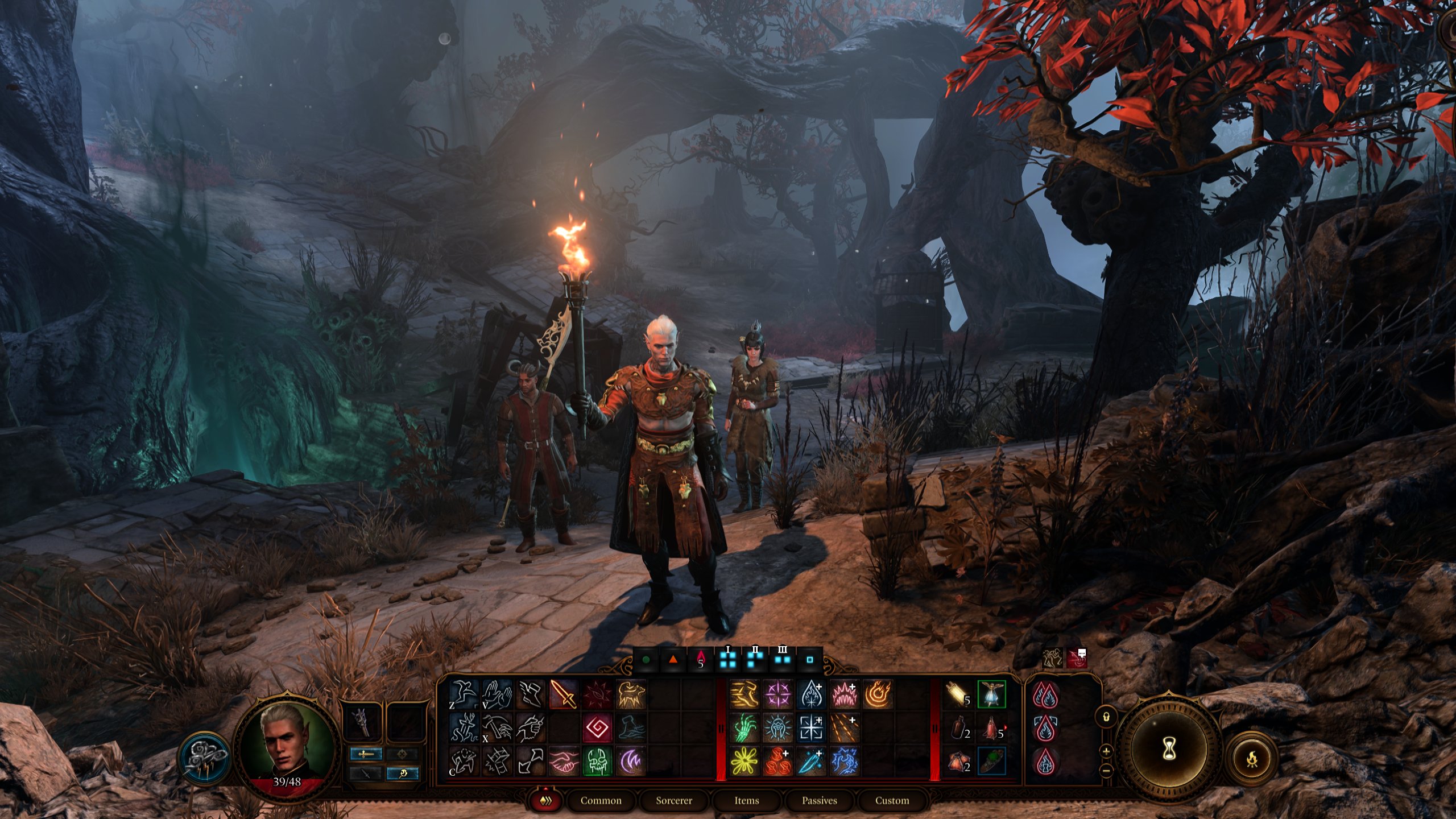1456x819 pixels.
Task: Select the green skeletal hand spell icon
Action: coord(744,729)
